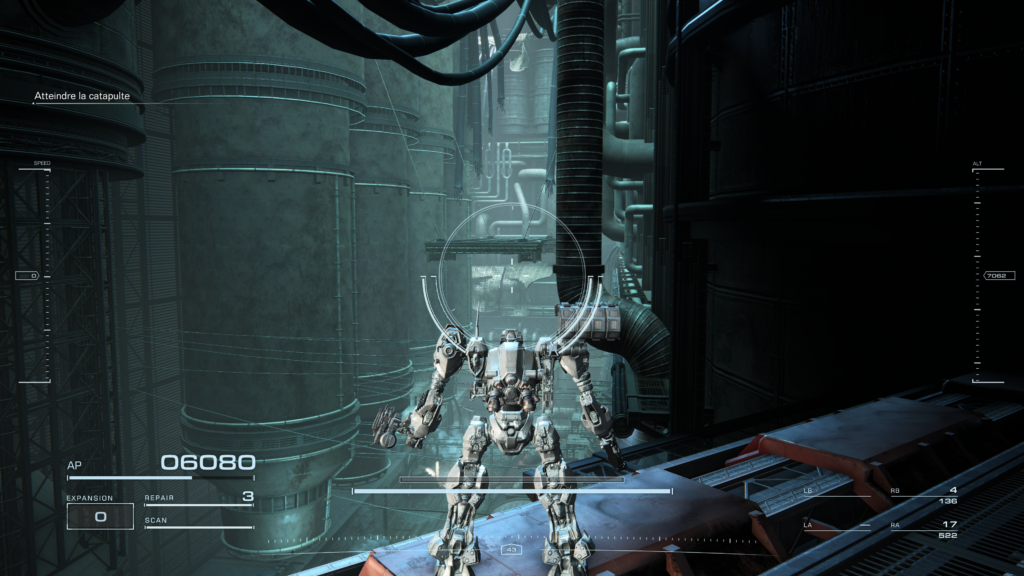1024x576 pixels.
Task: Activate the Expansion slot box
Action: 100,516
